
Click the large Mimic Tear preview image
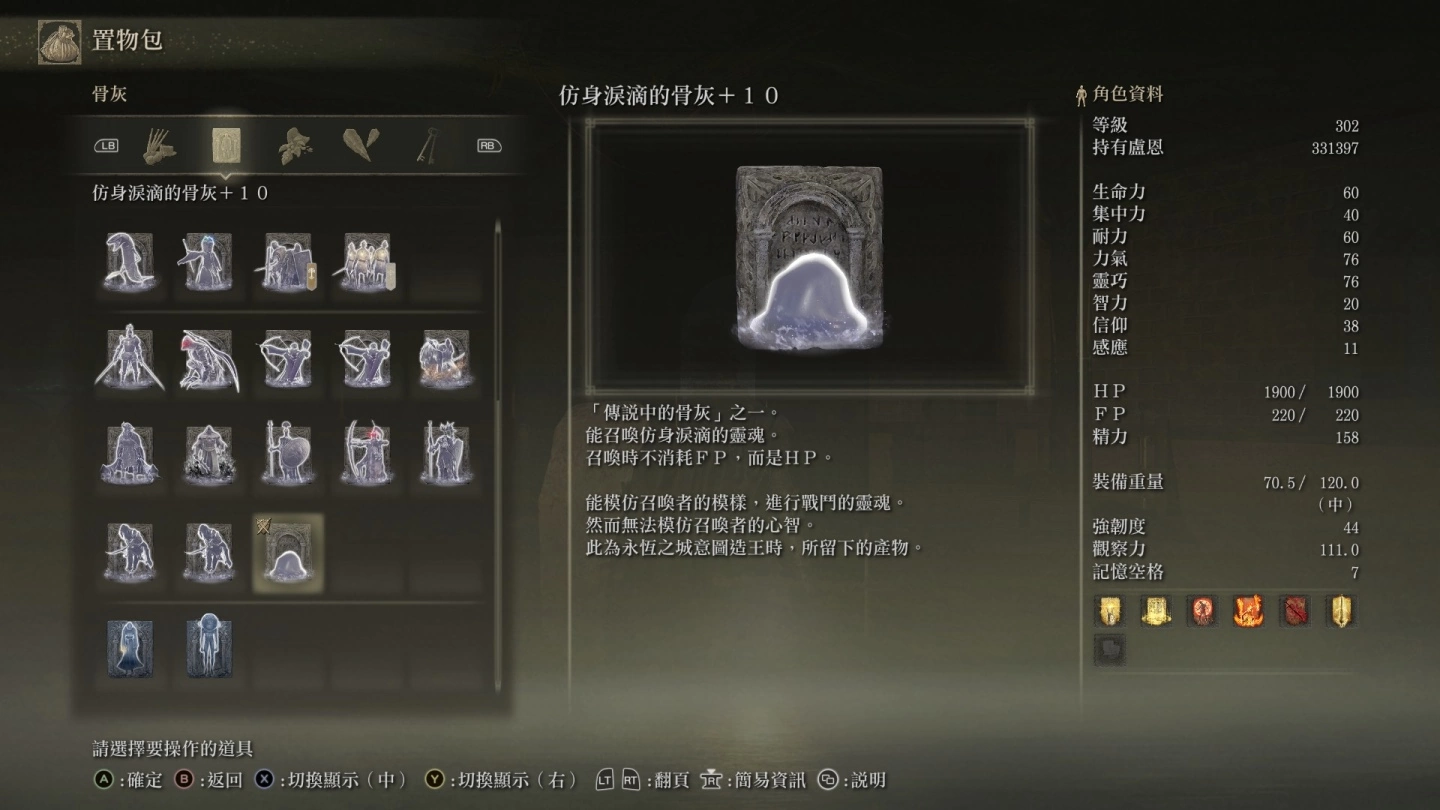click(x=809, y=257)
